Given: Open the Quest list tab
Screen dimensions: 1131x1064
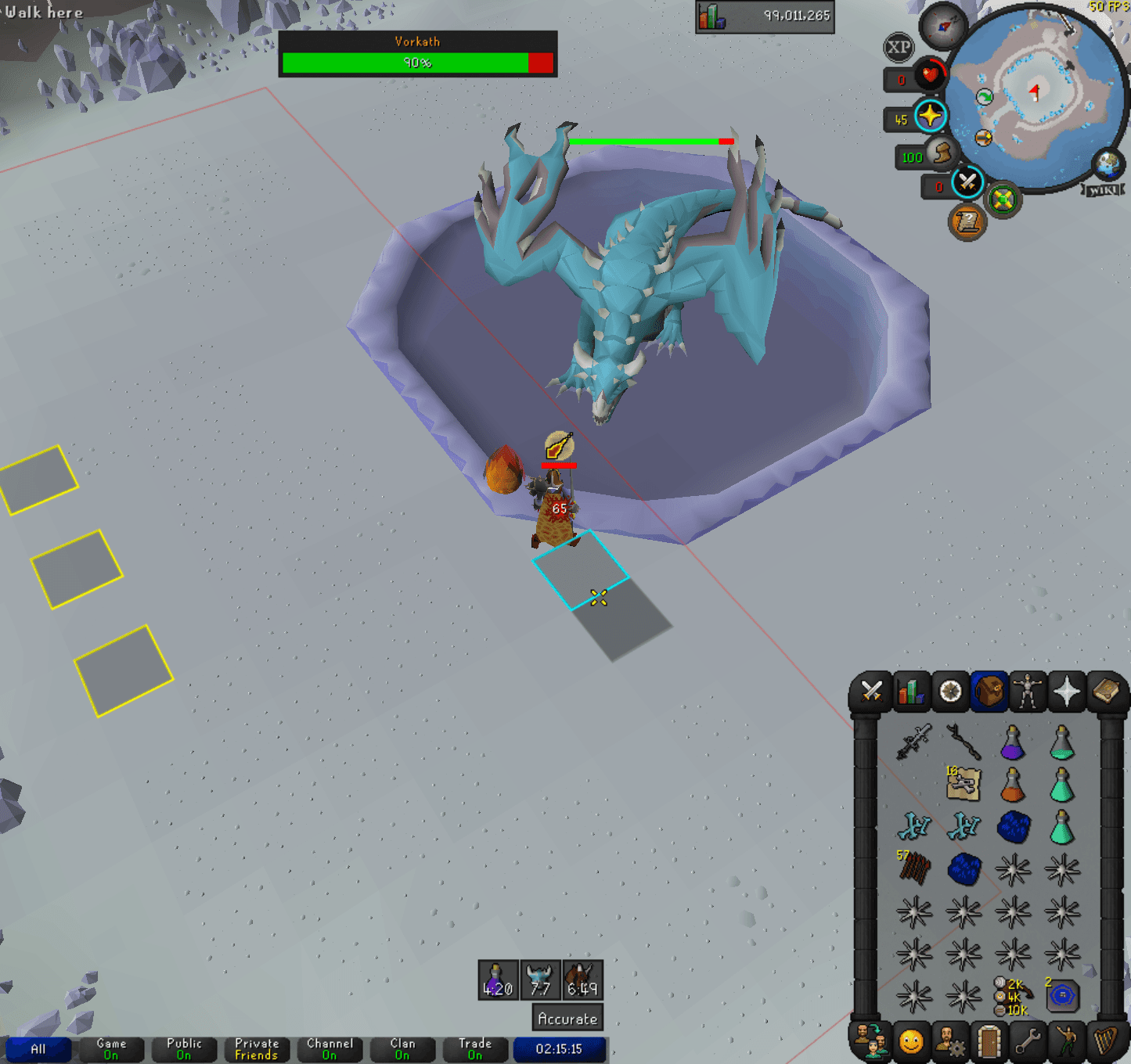Looking at the screenshot, I should pyautogui.click(x=951, y=692).
